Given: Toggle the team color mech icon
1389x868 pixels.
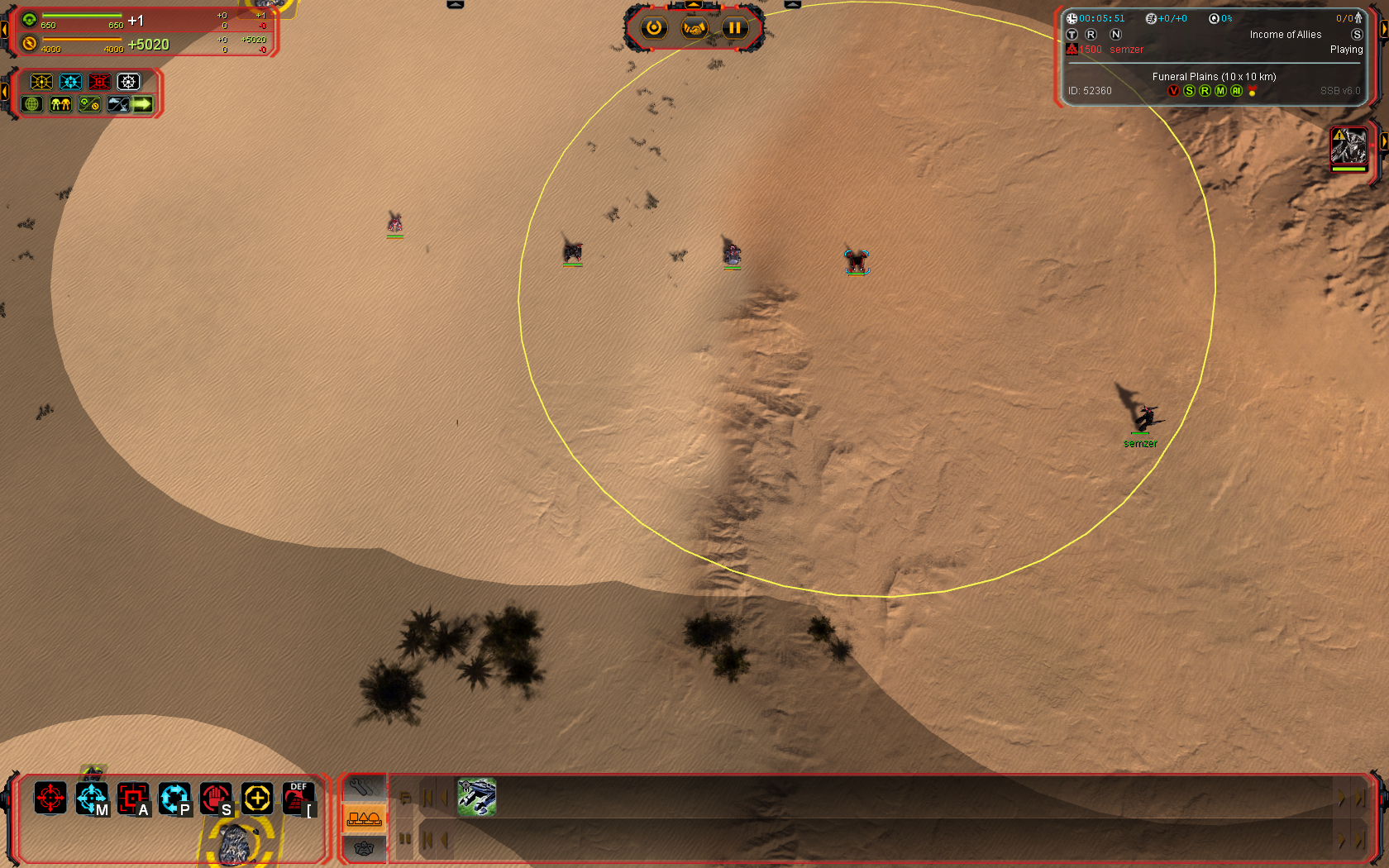Looking at the screenshot, I should [x=60, y=104].
